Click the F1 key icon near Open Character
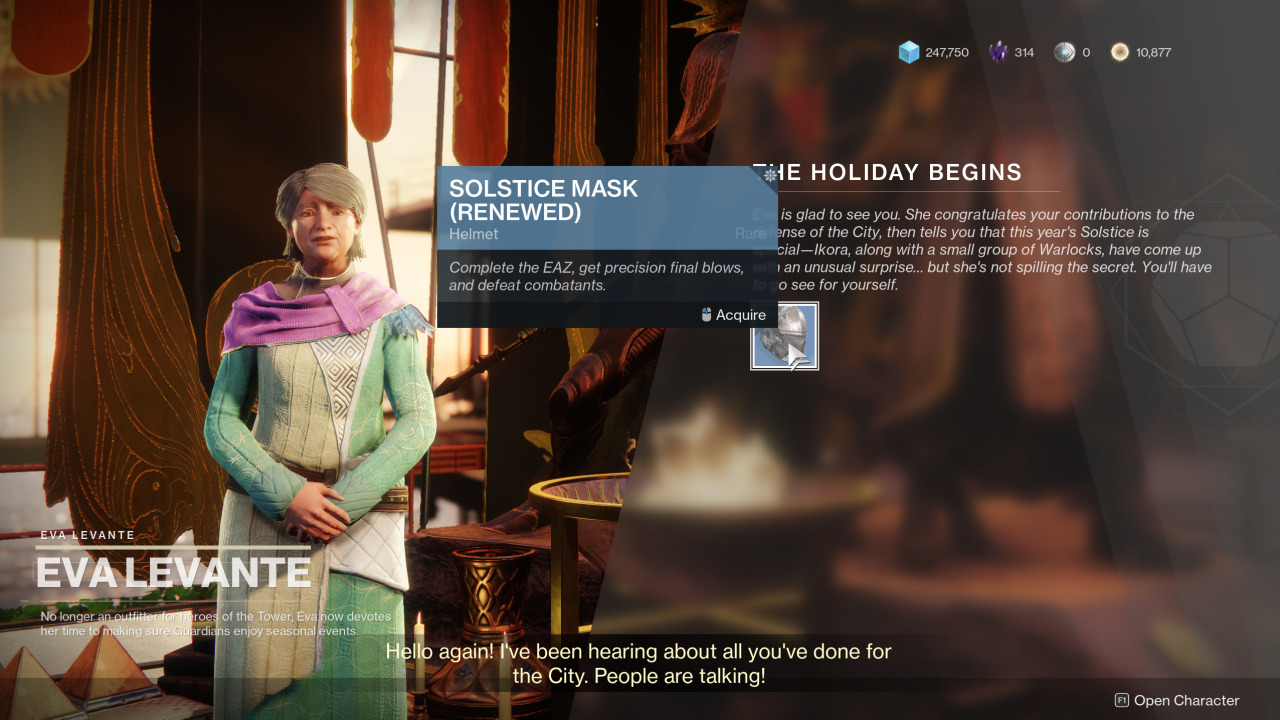This screenshot has height=720, width=1280. click(x=1122, y=700)
